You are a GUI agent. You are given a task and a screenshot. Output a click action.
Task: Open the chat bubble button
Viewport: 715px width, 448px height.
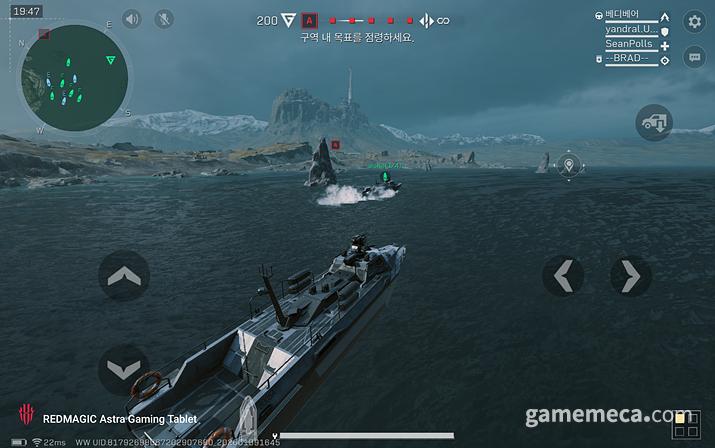pos(694,57)
